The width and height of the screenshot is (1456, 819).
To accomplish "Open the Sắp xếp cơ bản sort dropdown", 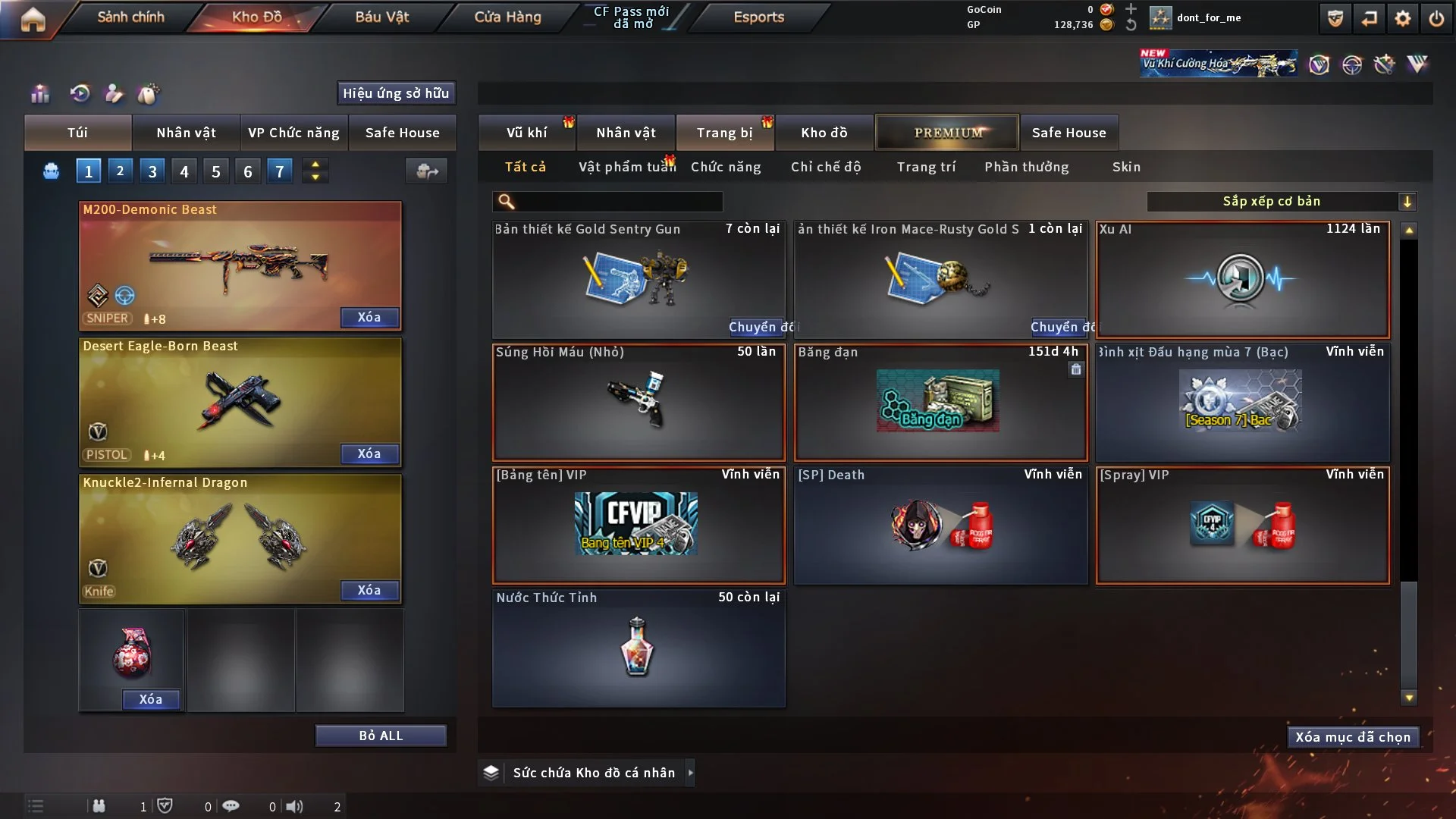I will point(1281,201).
